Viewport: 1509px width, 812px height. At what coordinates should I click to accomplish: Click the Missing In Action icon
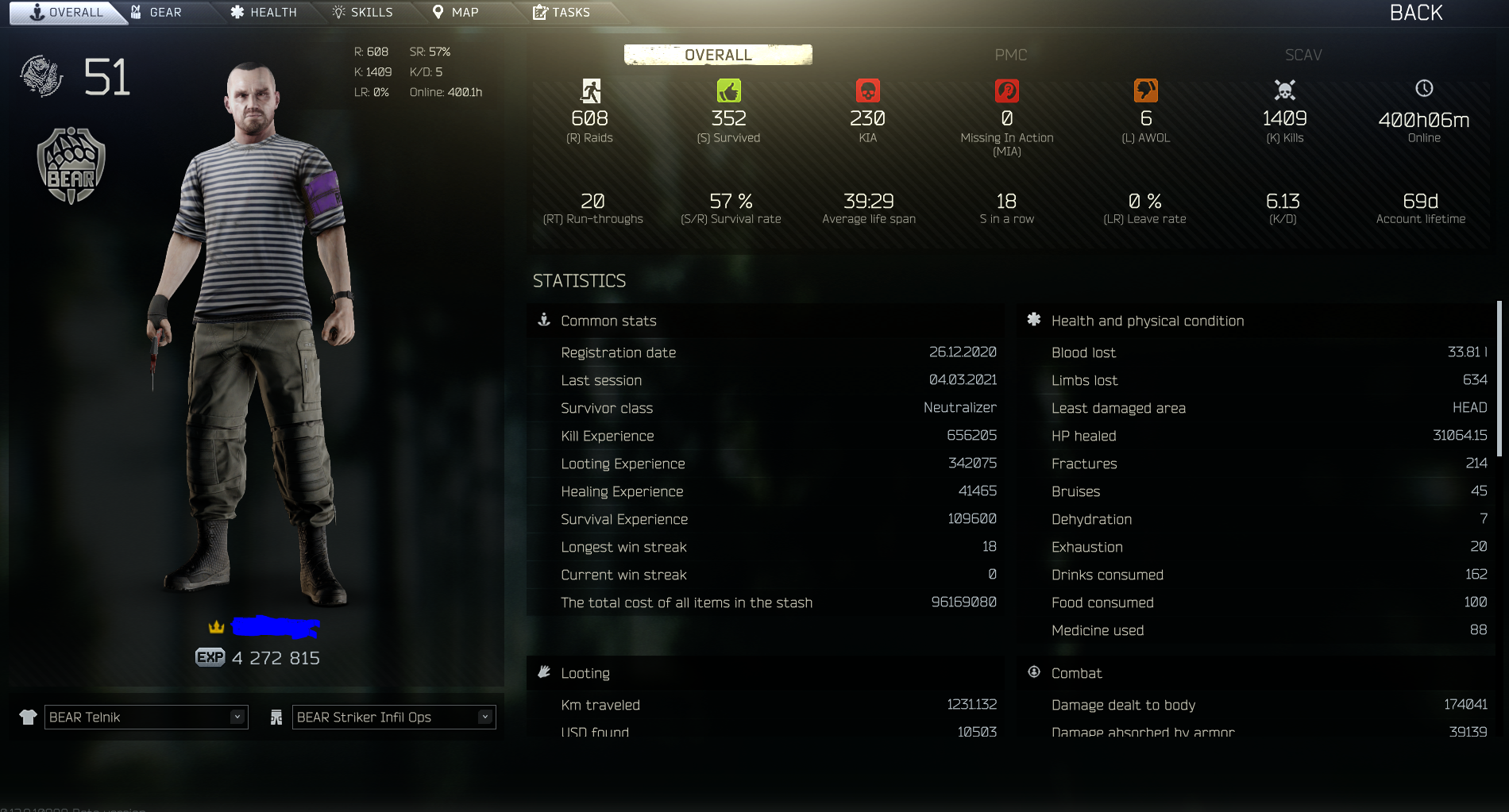[1006, 90]
